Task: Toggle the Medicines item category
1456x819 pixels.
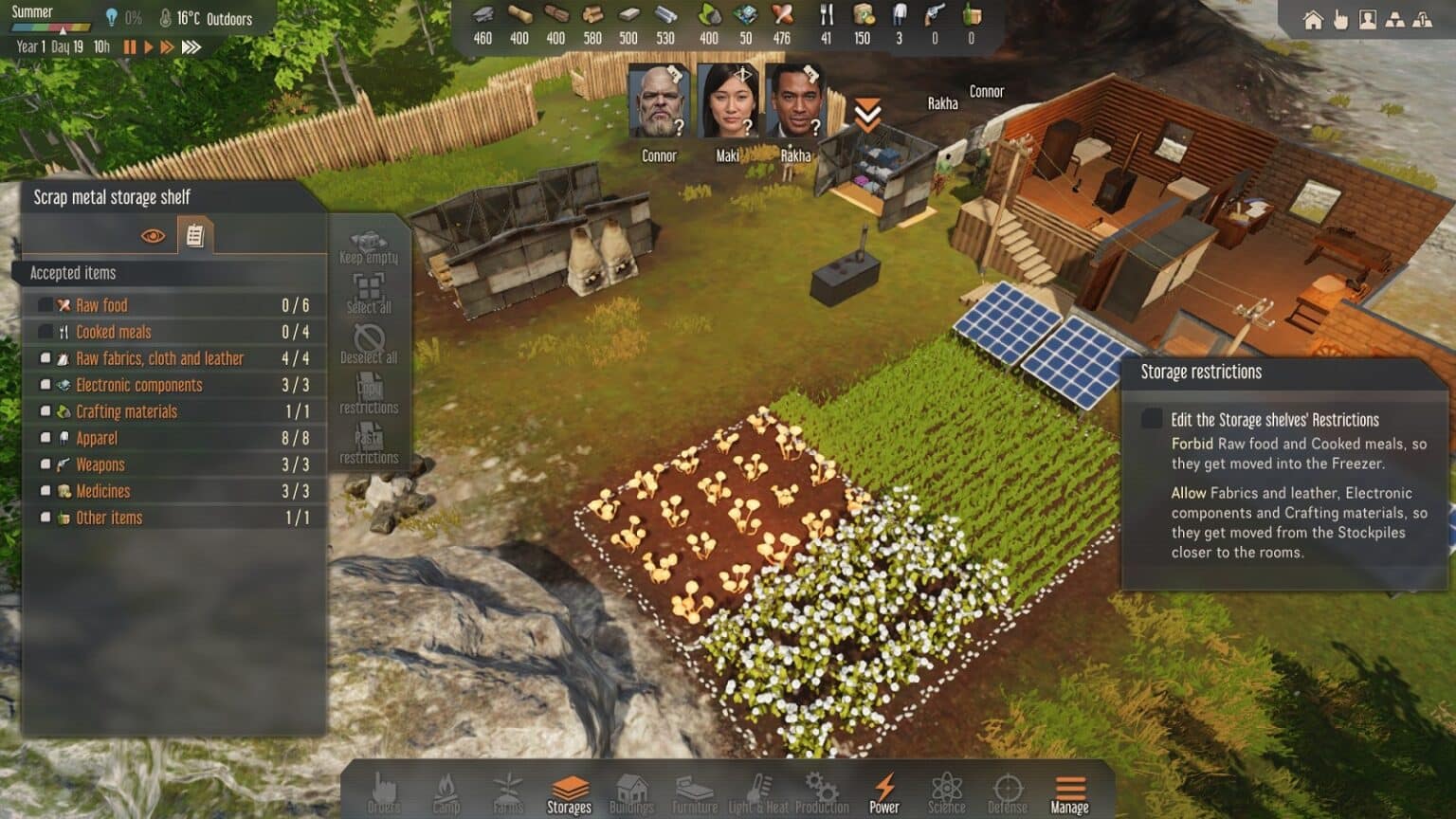Action: pyautogui.click(x=45, y=491)
